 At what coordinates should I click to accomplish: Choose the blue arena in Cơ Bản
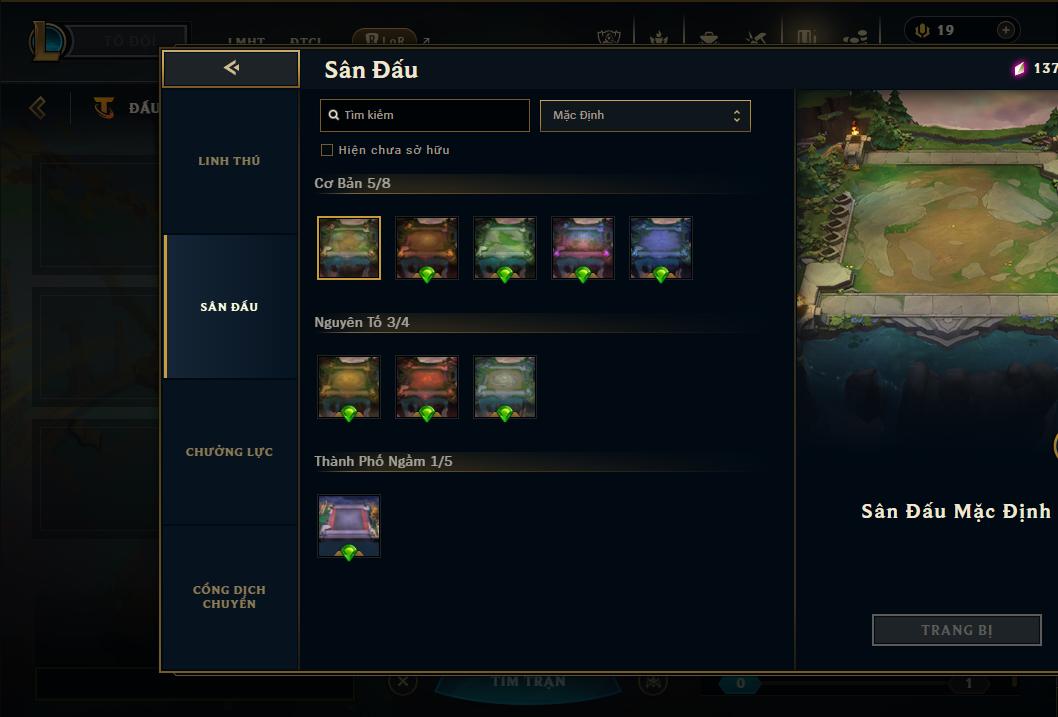tap(661, 247)
